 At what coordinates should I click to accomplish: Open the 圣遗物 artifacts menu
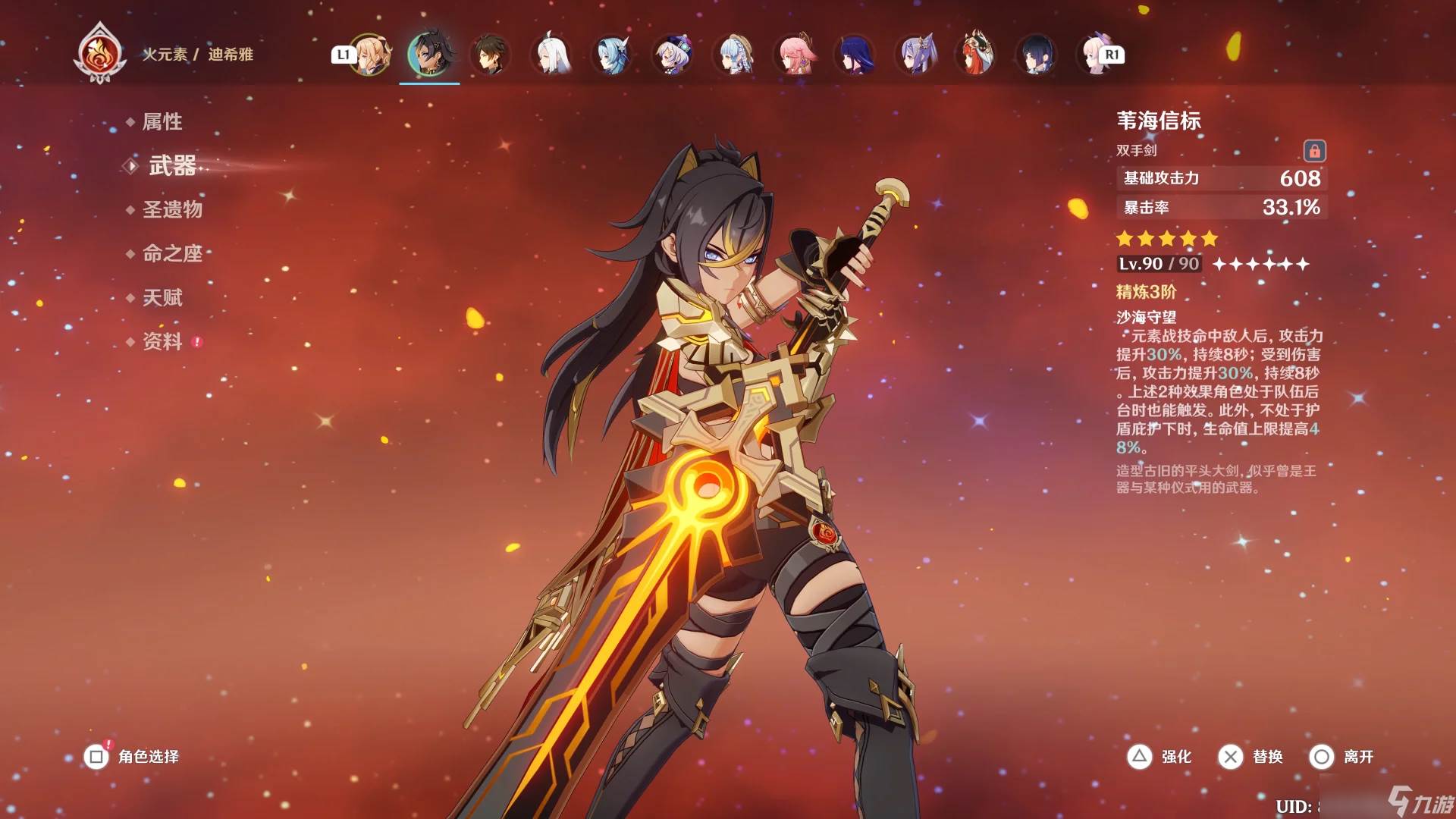(x=172, y=209)
